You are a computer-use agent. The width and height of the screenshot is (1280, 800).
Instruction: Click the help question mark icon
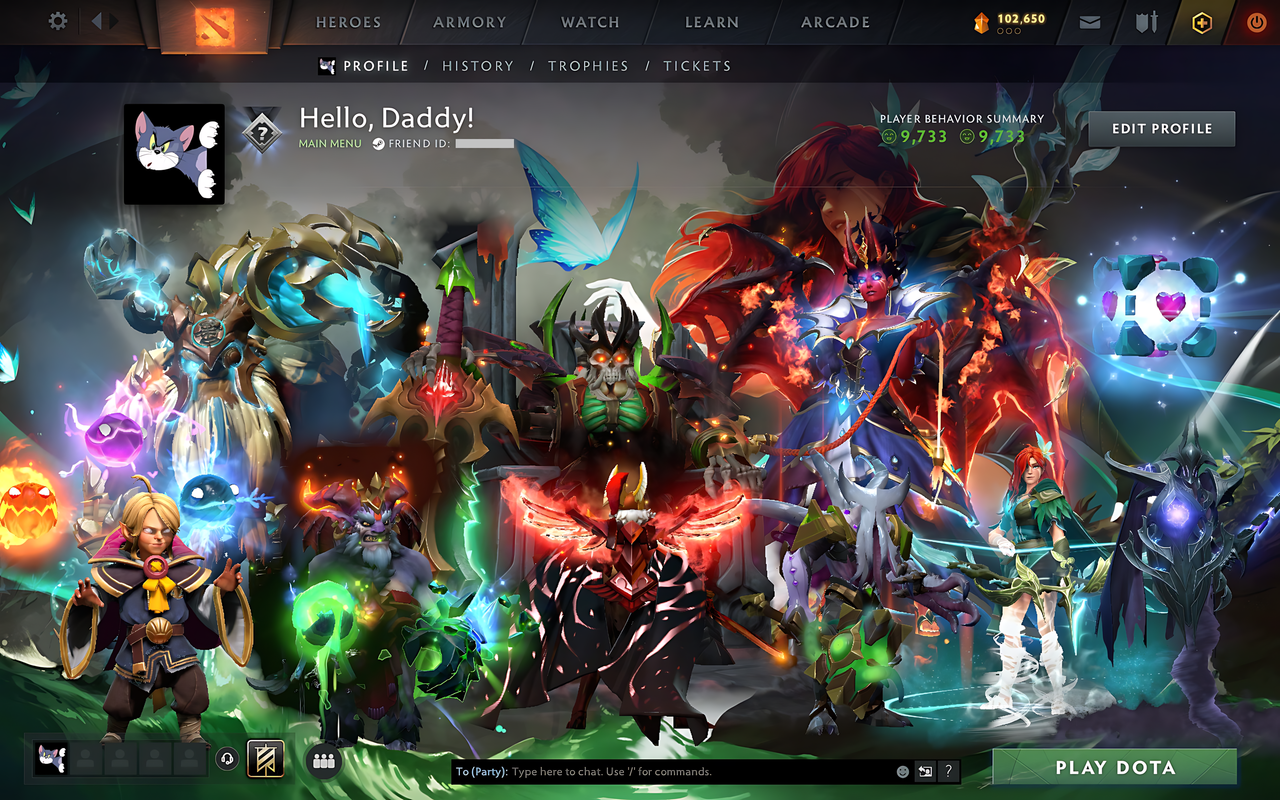click(947, 771)
